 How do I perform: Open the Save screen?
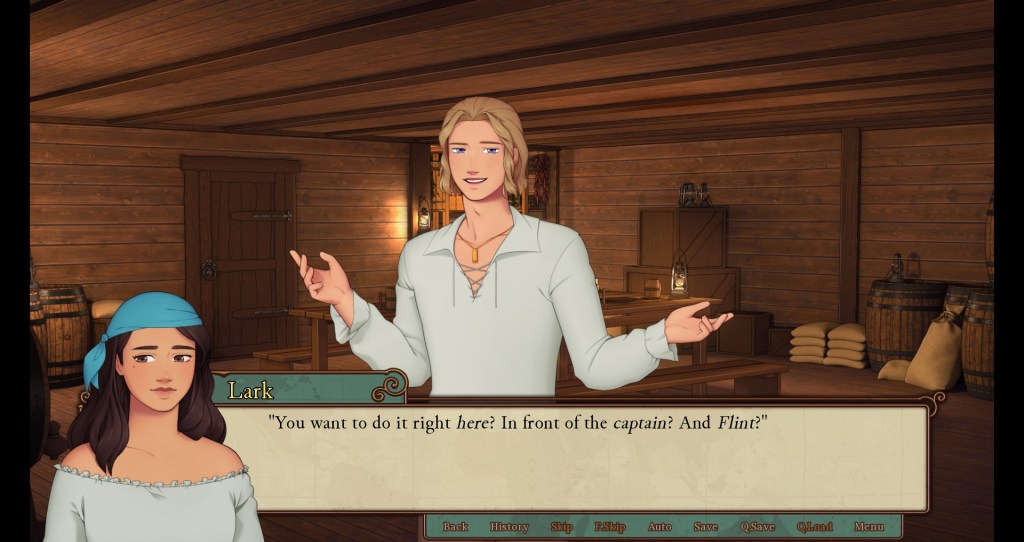click(705, 527)
